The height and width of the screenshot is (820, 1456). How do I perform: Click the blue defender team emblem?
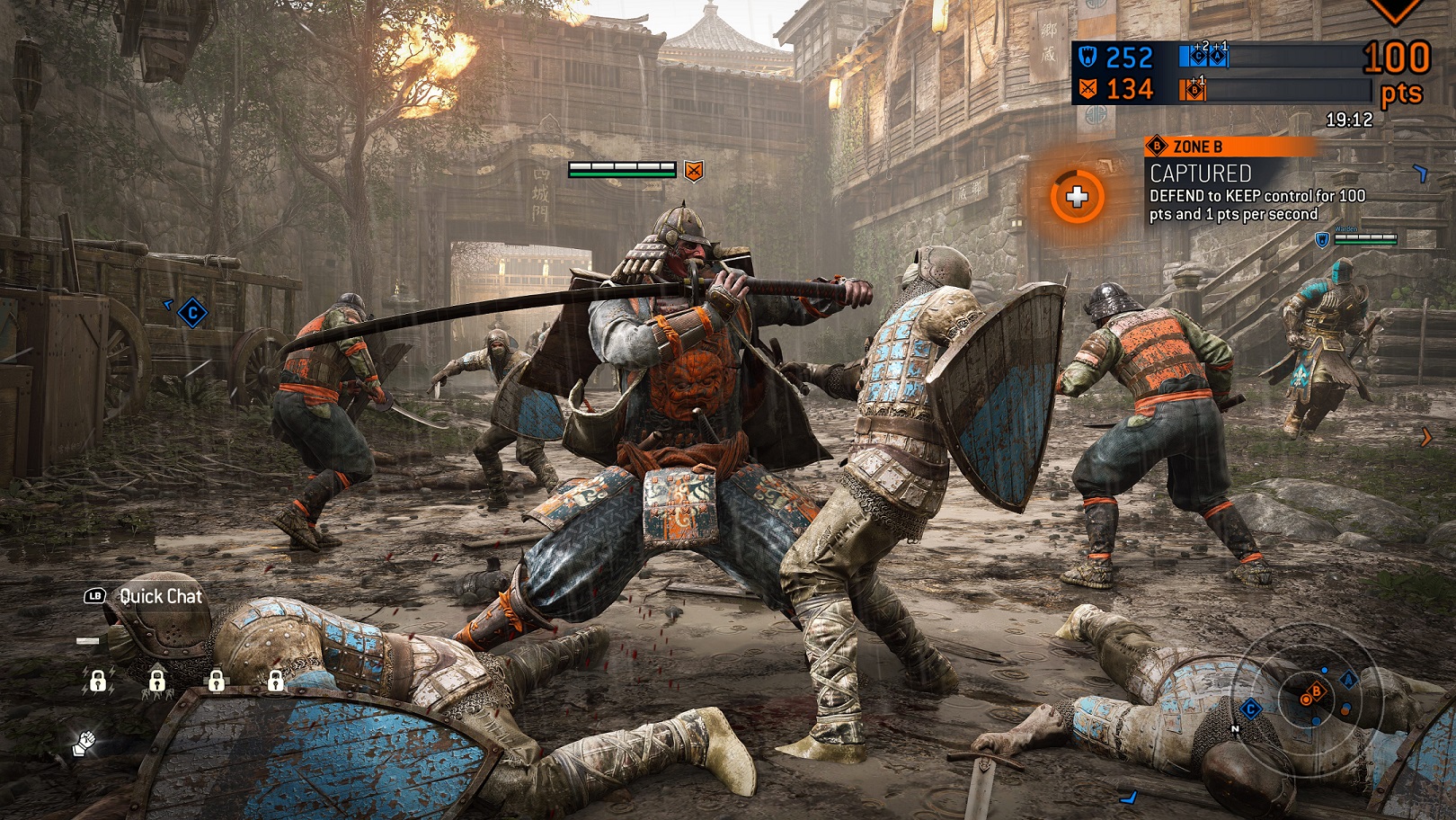tap(1088, 58)
